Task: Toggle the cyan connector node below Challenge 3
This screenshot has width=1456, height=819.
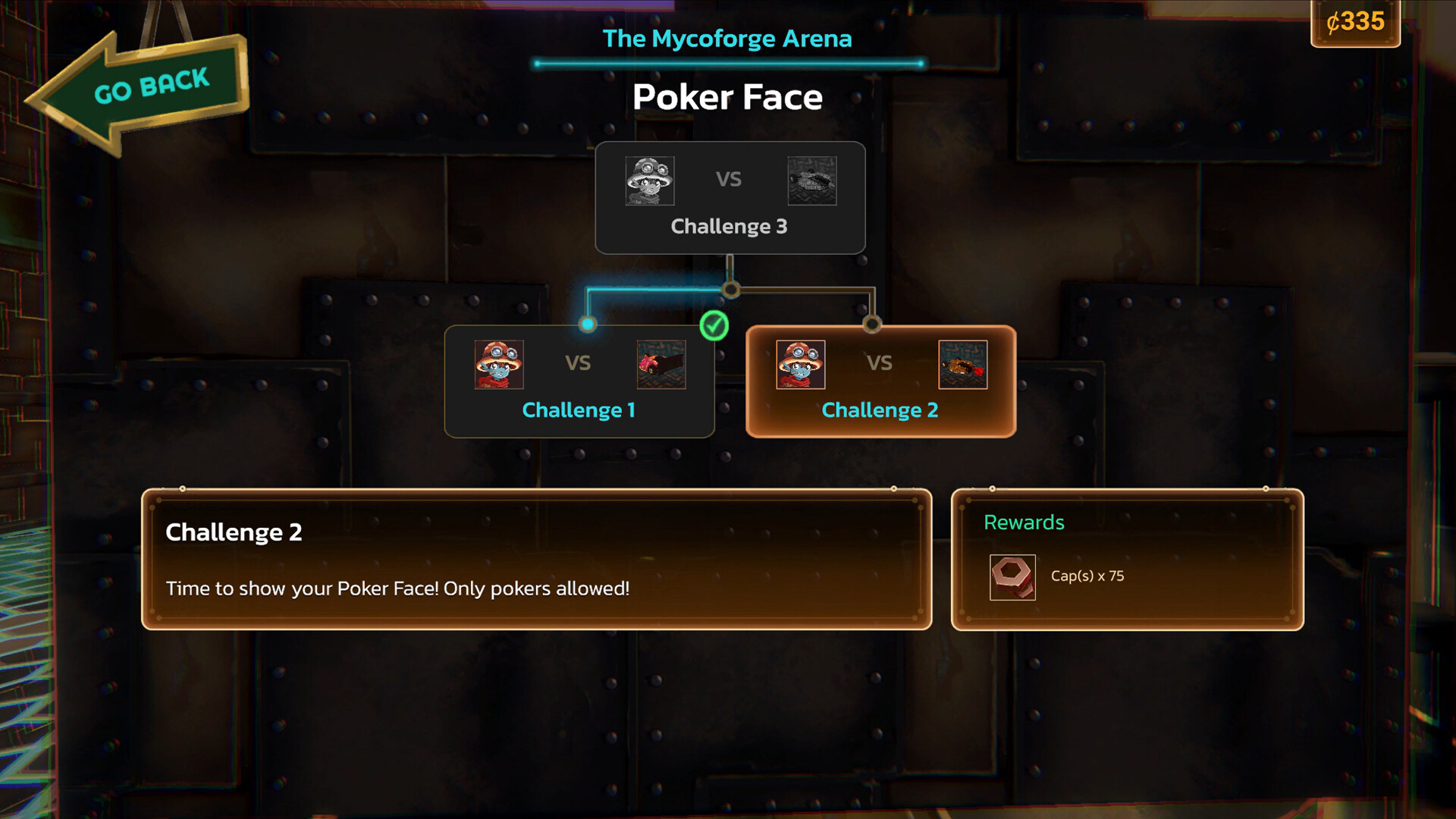Action: (x=730, y=289)
